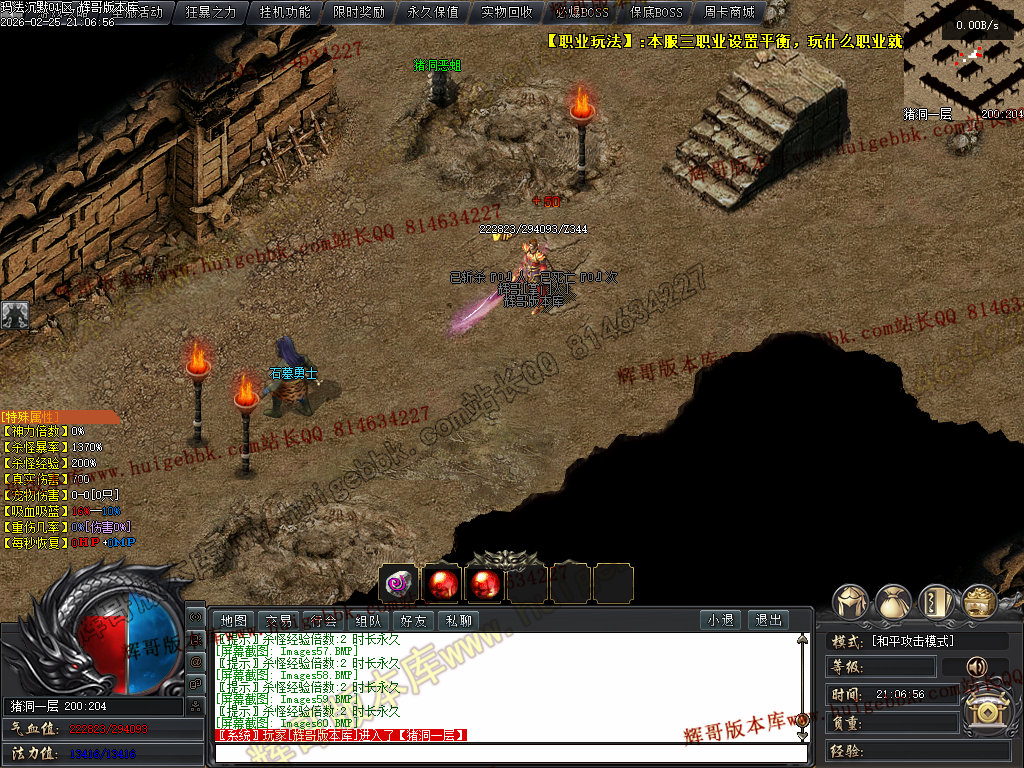The width and height of the screenshot is (1024, 768).
Task: Open the 组队 party panel
Action: pyautogui.click(x=369, y=621)
